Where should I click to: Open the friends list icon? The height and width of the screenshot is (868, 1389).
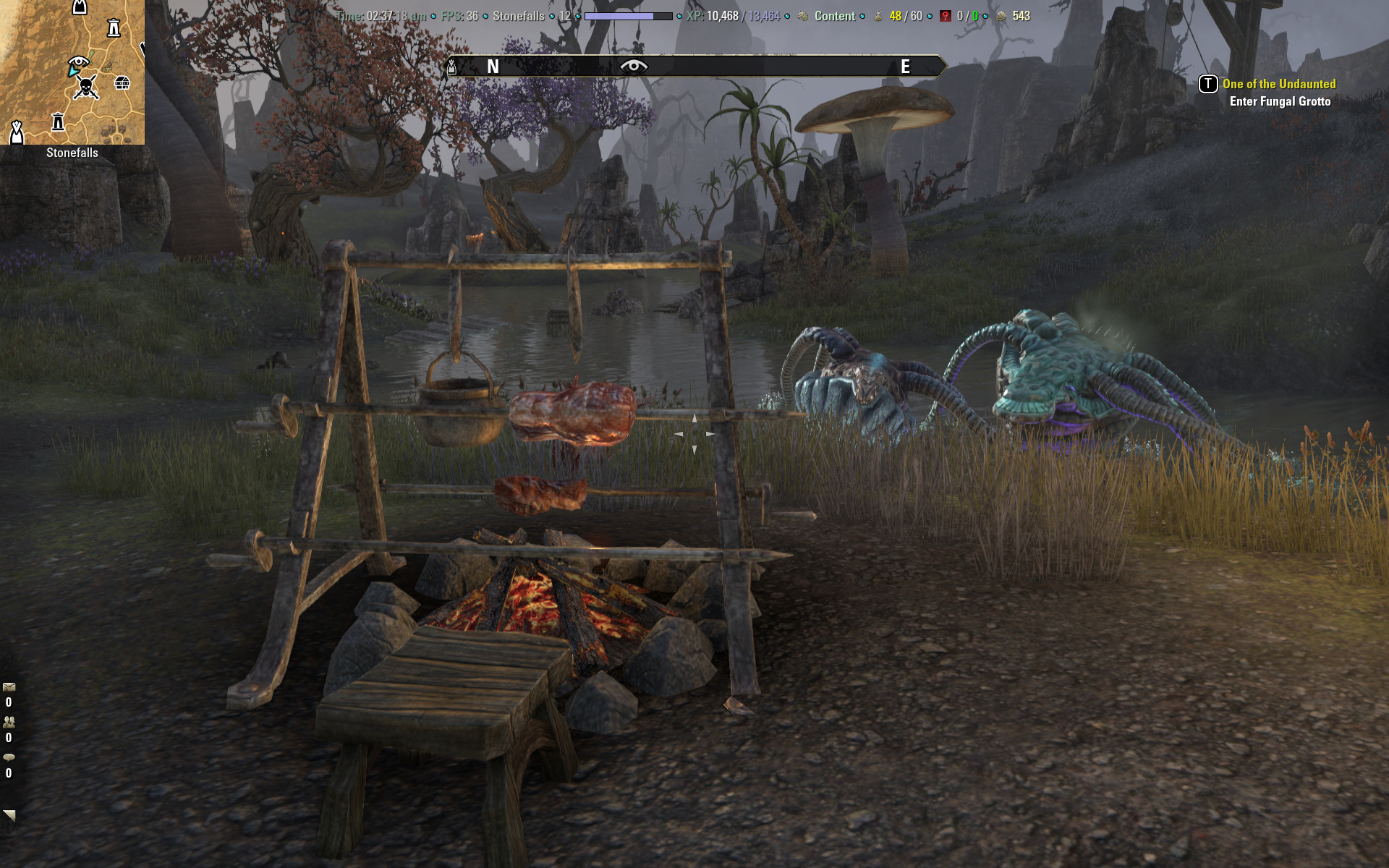pyautogui.click(x=9, y=722)
